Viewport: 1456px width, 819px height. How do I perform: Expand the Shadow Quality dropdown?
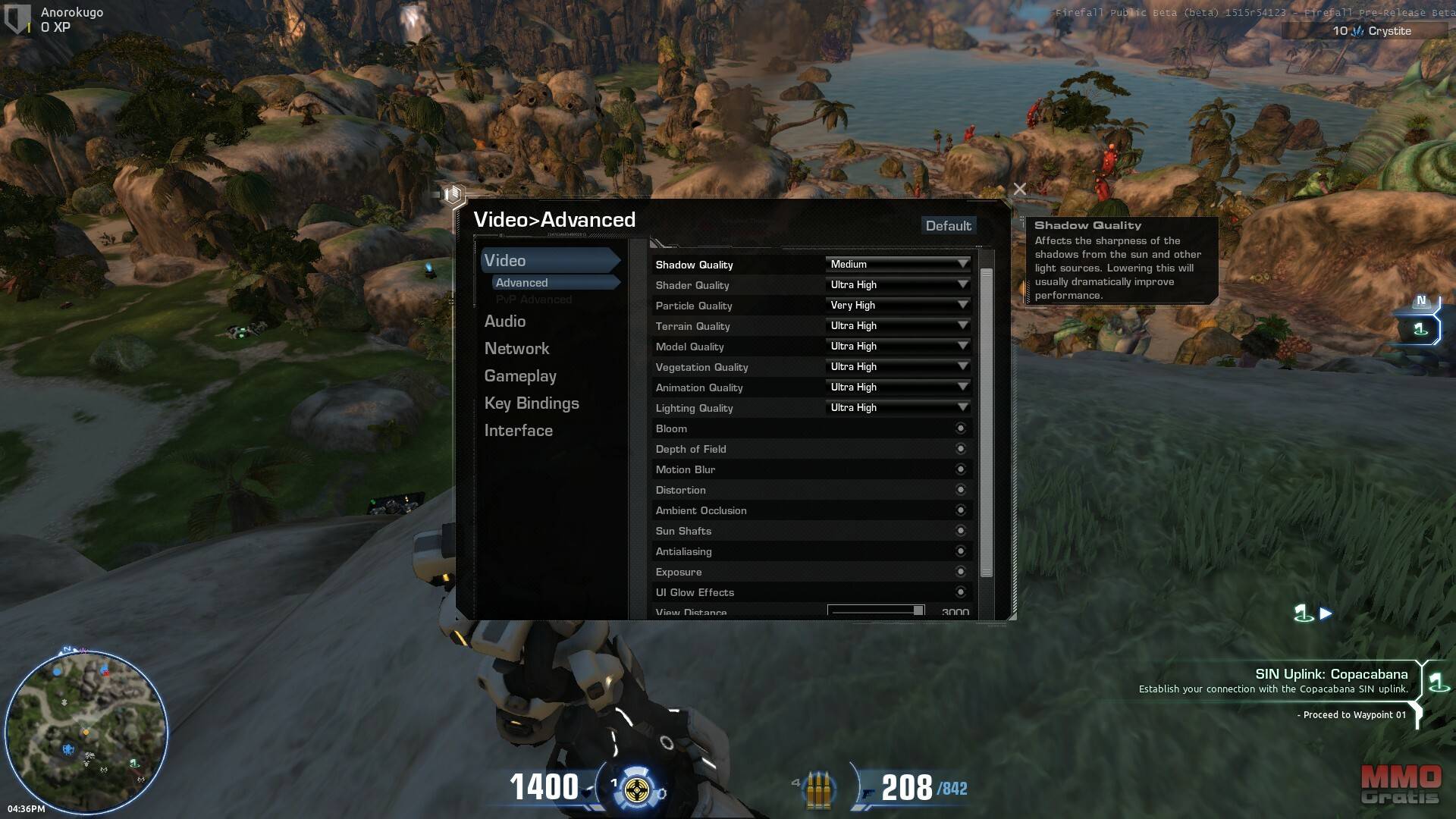[x=899, y=265]
